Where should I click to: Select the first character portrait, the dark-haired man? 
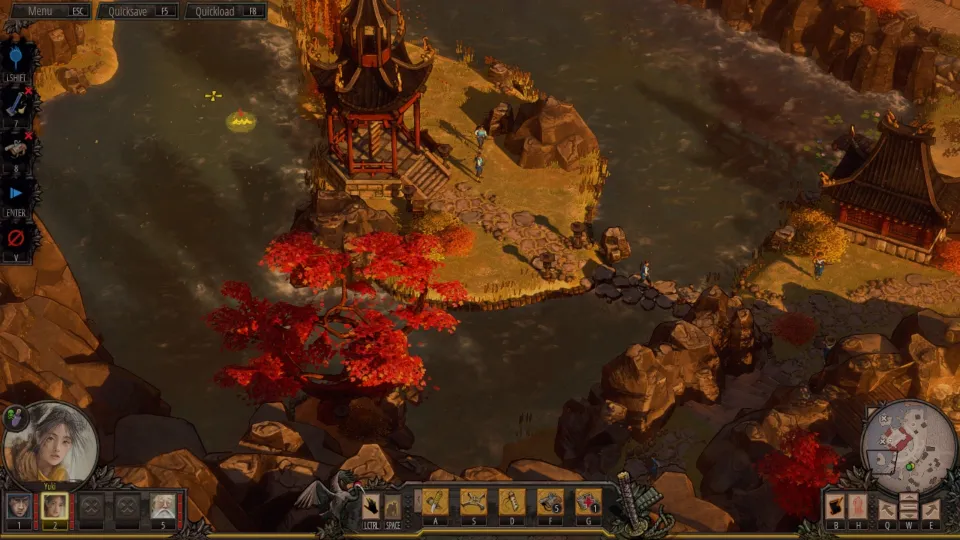tap(19, 507)
